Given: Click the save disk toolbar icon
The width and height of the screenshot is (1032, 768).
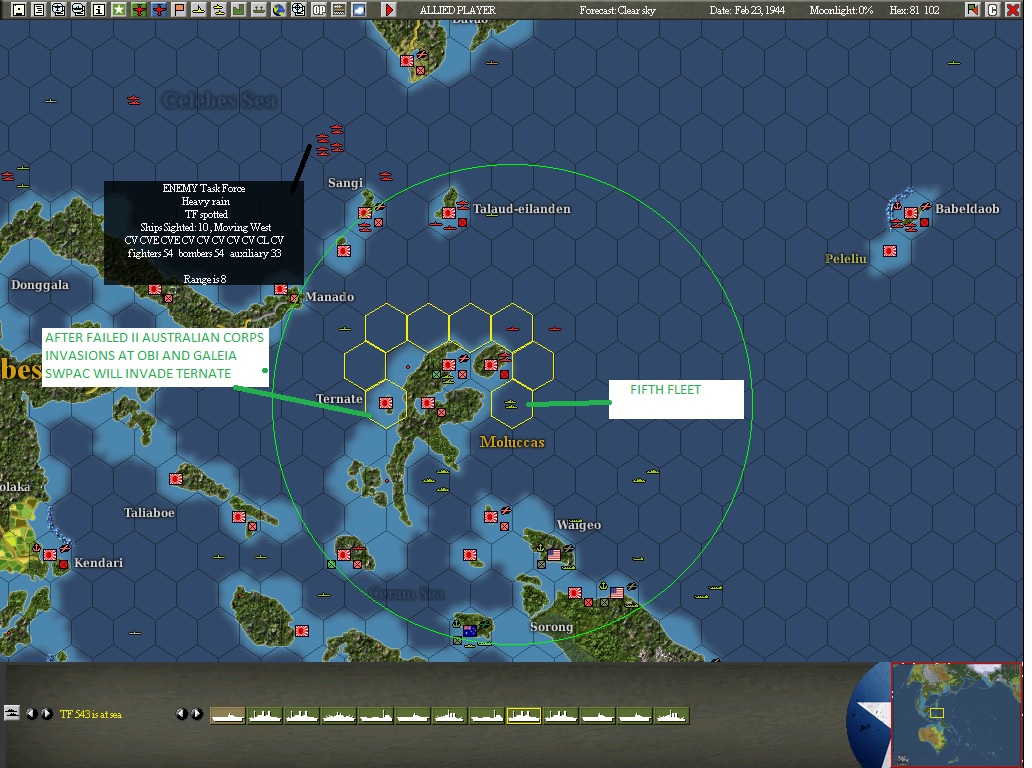Looking at the screenshot, I should click(18, 10).
